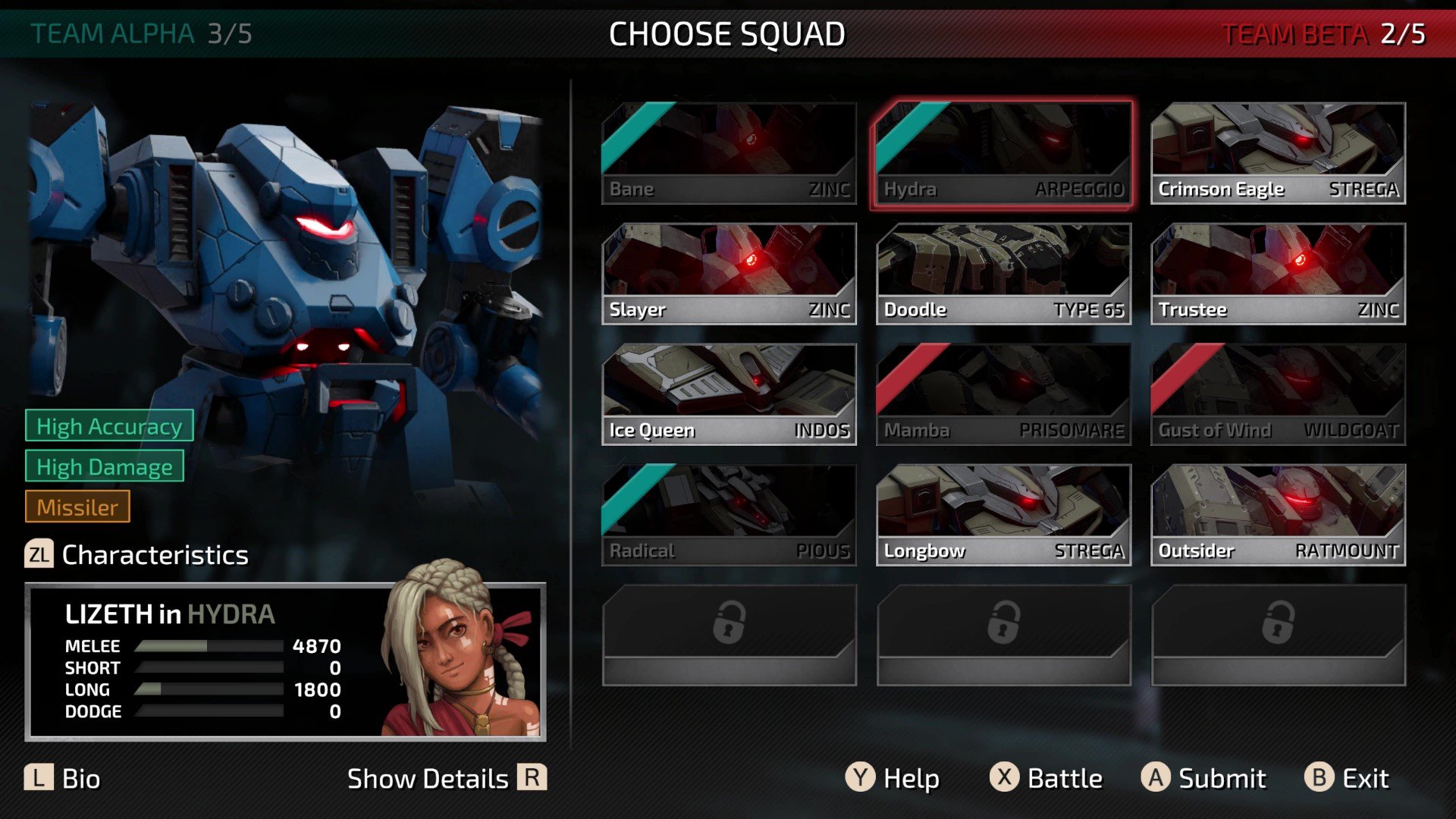Start the Battle
This screenshot has height=819, width=1456.
click(1046, 779)
